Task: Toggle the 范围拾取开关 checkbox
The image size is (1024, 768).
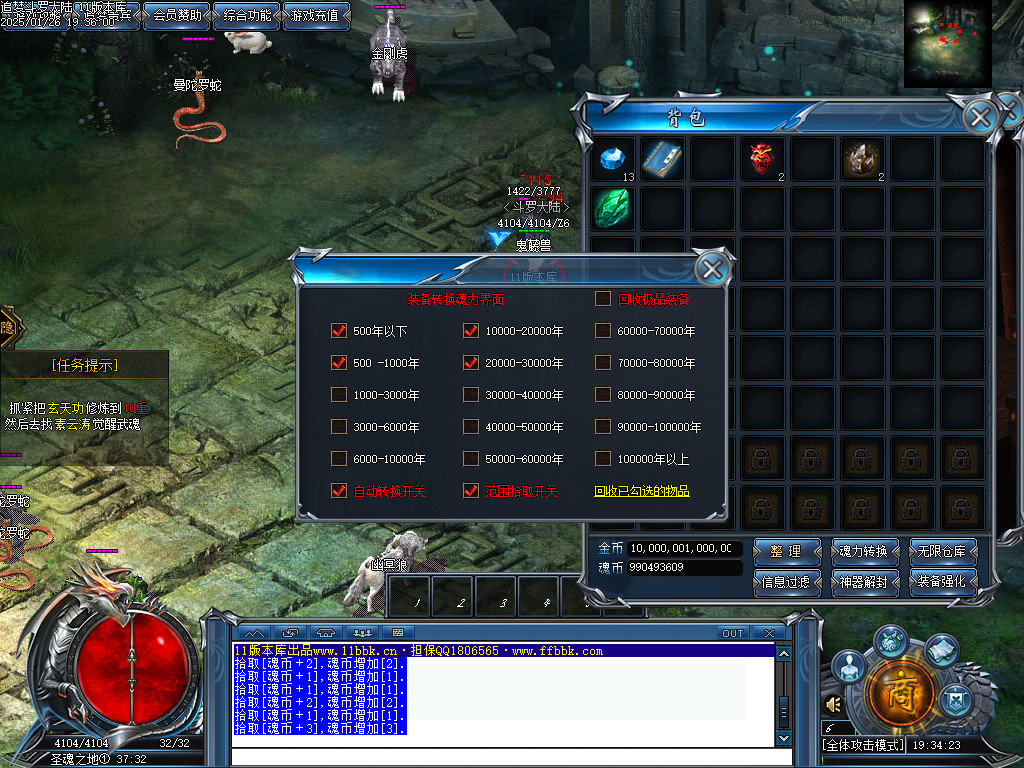Action: click(x=471, y=491)
